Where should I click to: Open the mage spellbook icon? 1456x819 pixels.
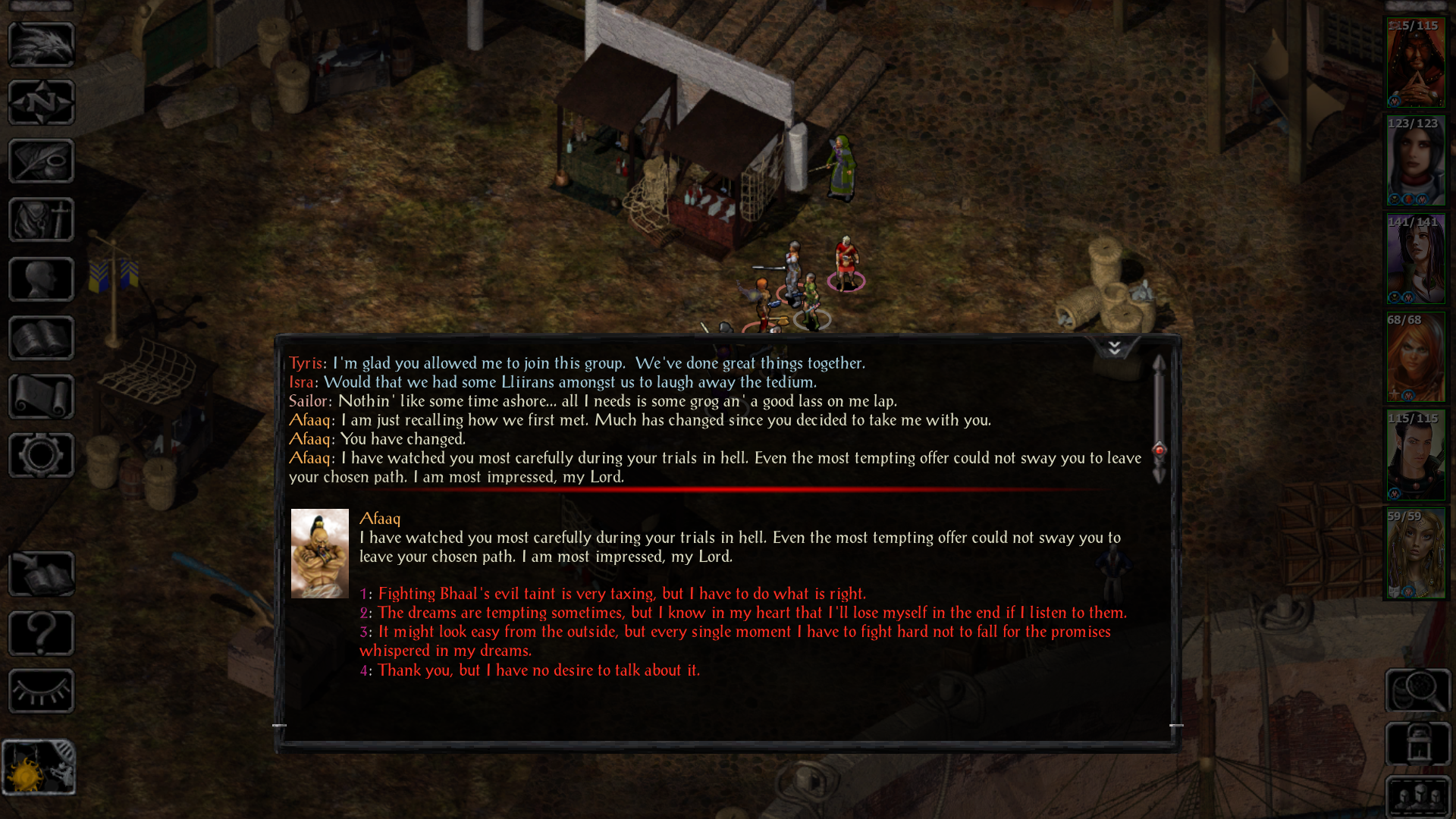(x=41, y=337)
